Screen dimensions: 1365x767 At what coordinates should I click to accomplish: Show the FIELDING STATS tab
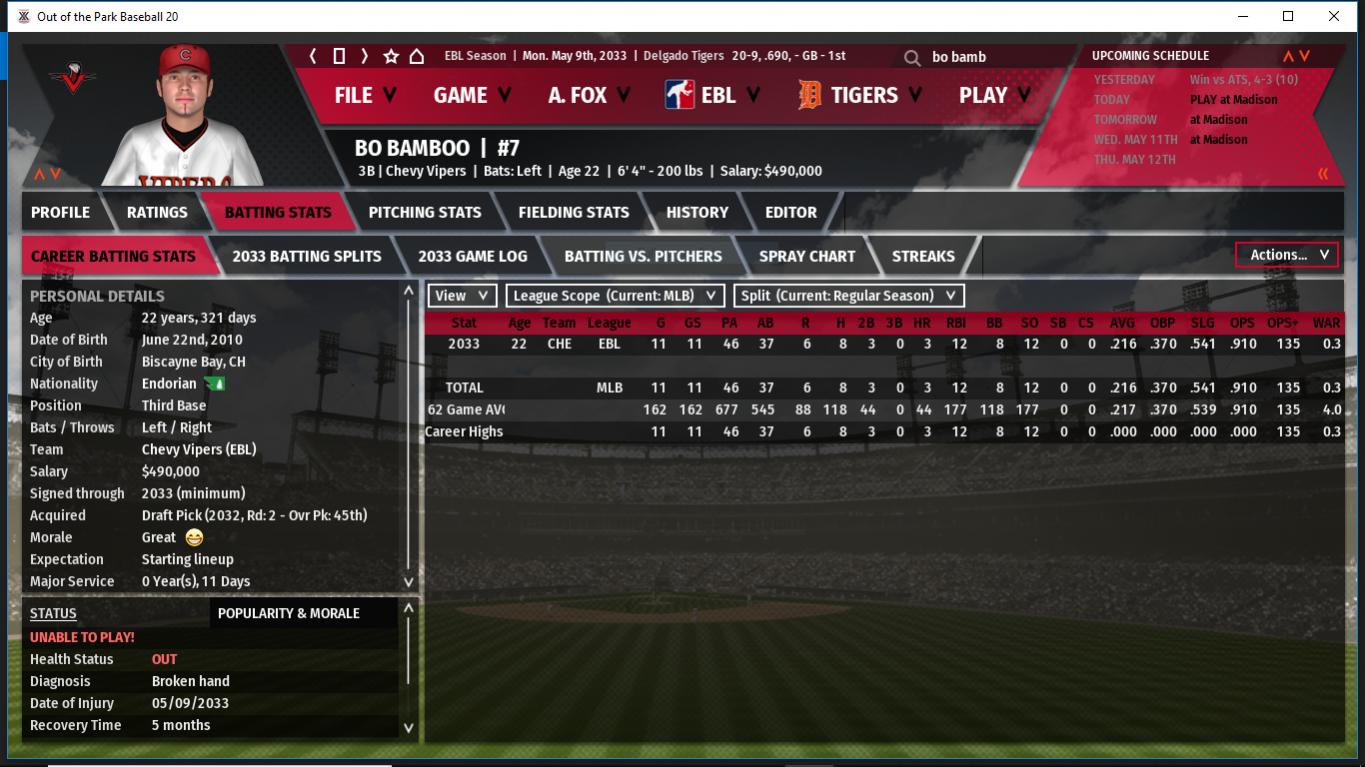[x=573, y=212]
